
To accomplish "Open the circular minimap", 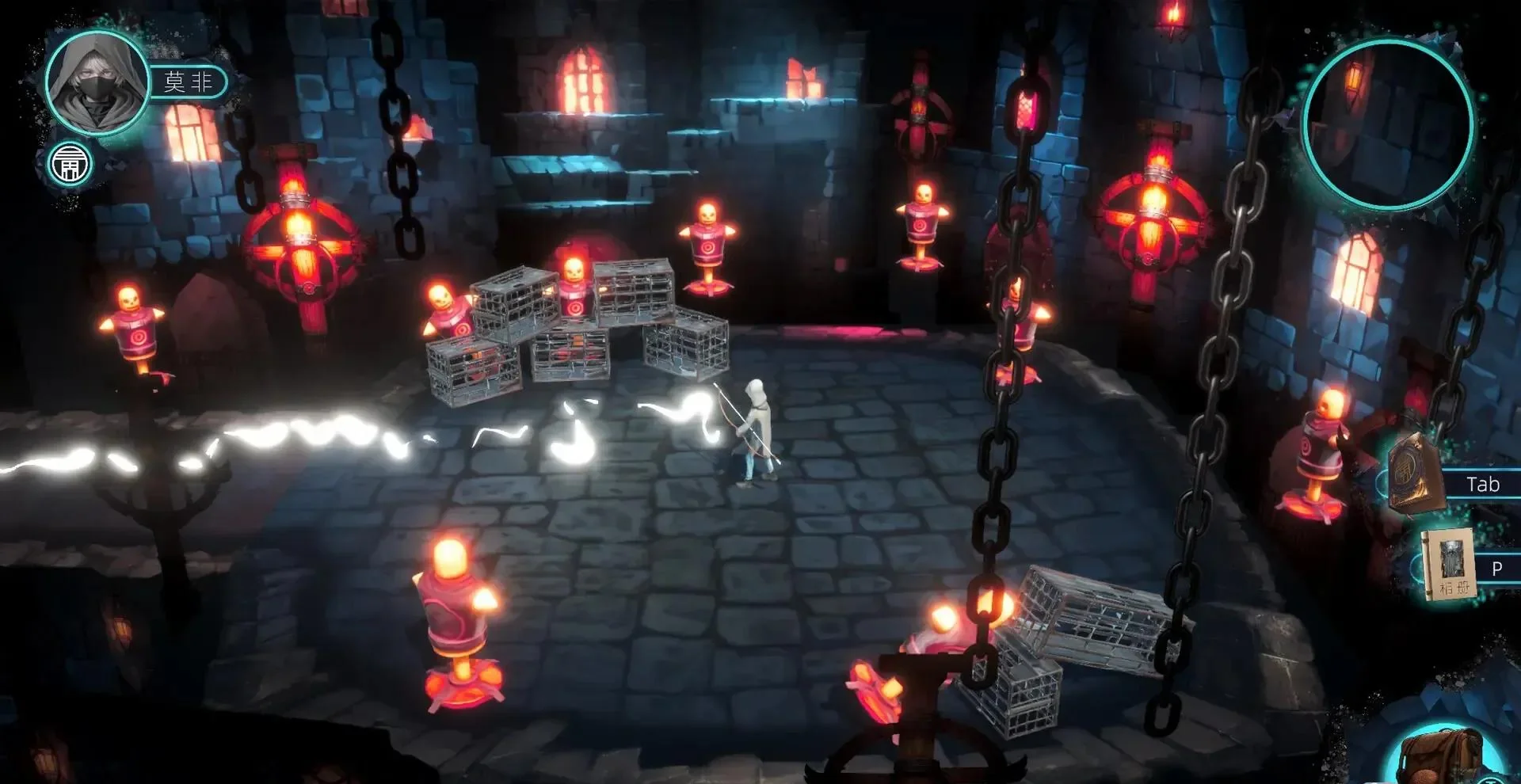I will pyautogui.click(x=1388, y=124).
